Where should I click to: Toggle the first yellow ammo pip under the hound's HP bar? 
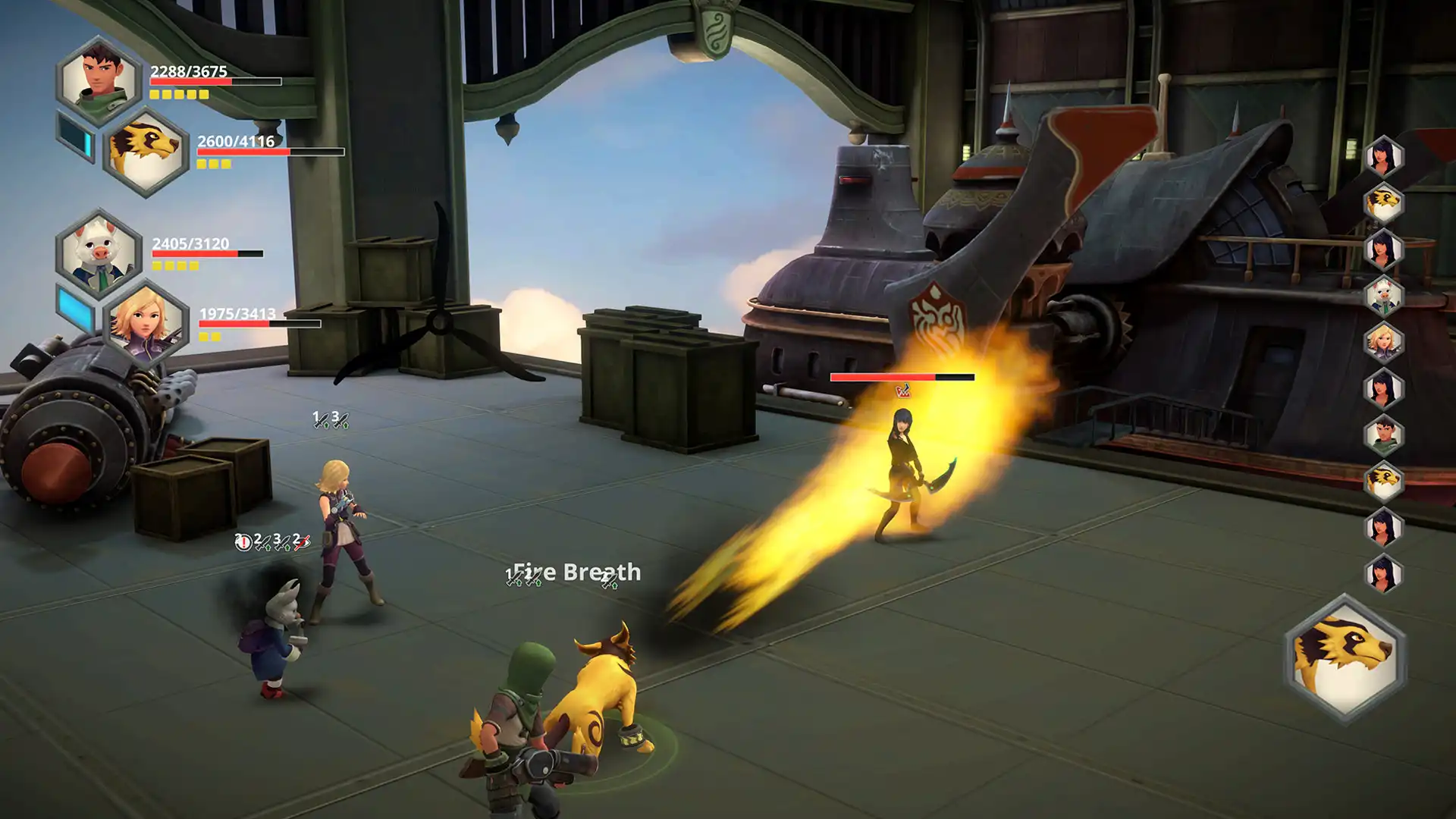(x=201, y=163)
